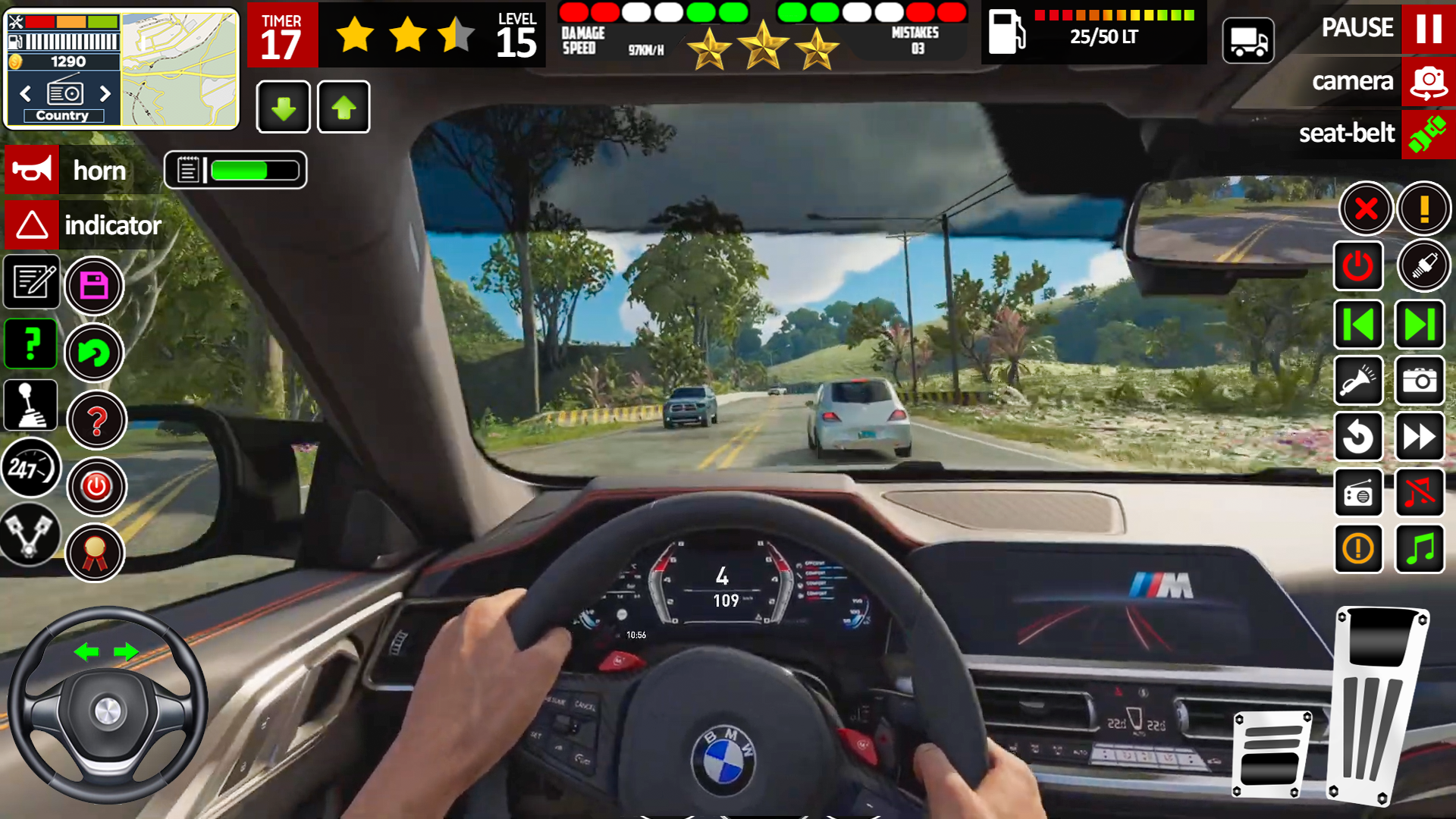Toggle the seat-belt button
1456x819 pixels.
1428,134
